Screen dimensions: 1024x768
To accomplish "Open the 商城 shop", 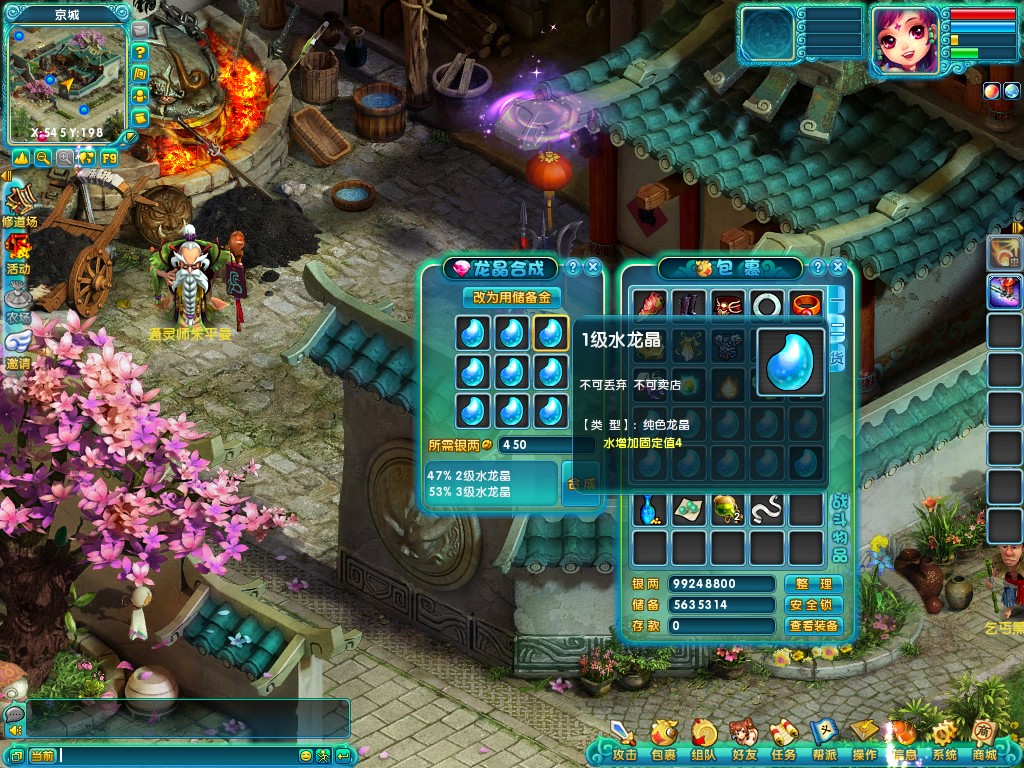I will coord(985,742).
